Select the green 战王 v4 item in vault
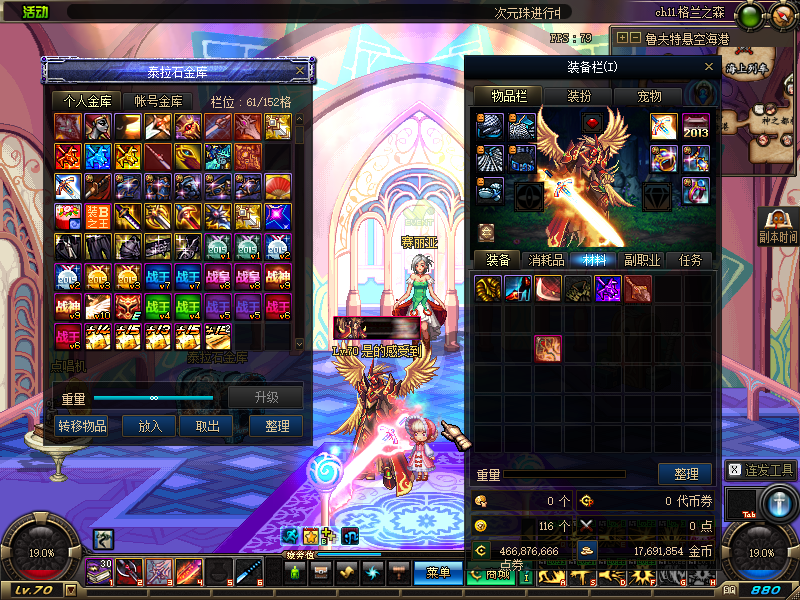This screenshot has width=800, height=600. point(158,306)
